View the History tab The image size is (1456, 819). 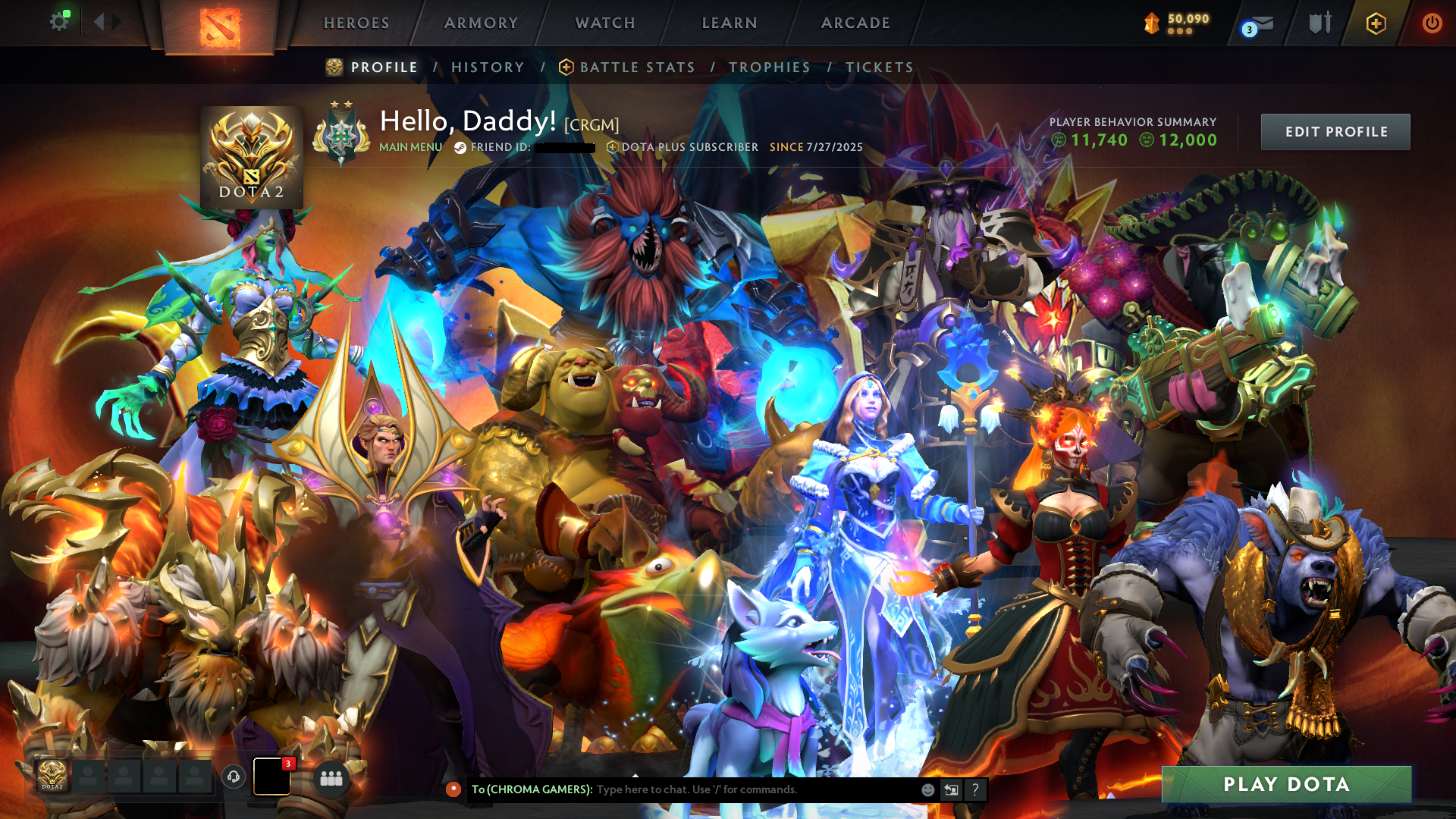[488, 67]
